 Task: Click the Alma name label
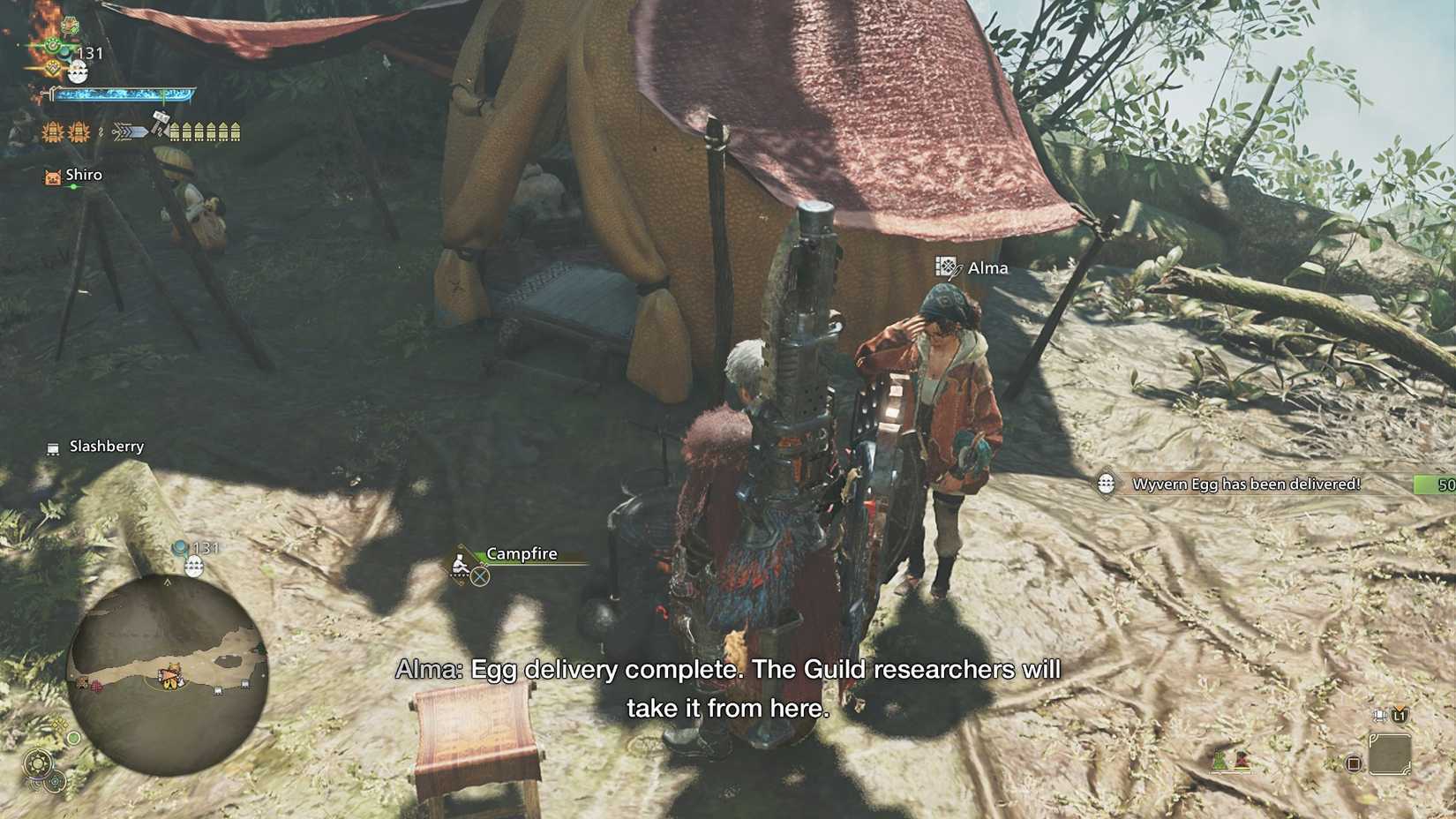click(x=987, y=267)
